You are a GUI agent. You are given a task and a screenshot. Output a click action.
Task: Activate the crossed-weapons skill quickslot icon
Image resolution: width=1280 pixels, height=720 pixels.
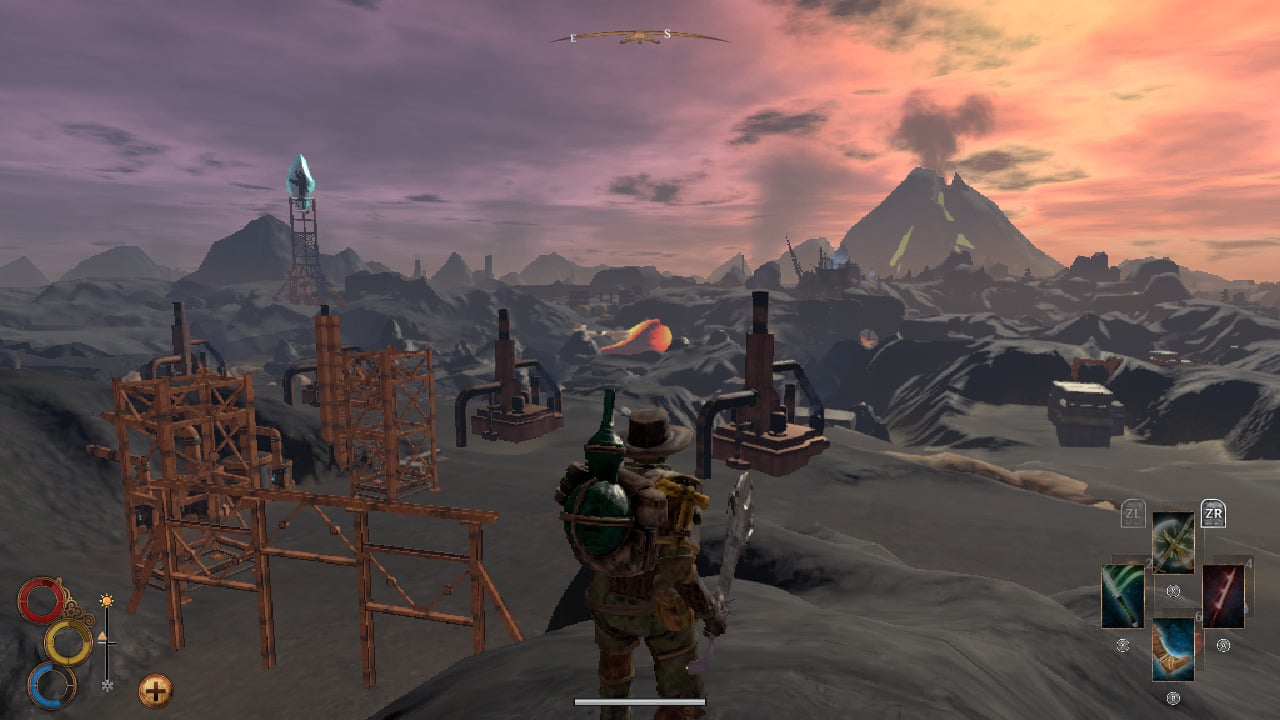click(x=1172, y=543)
